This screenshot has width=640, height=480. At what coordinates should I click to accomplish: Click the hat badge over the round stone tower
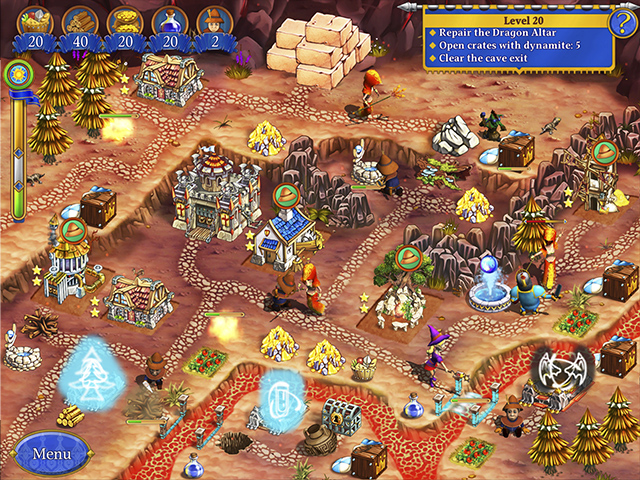[71, 230]
